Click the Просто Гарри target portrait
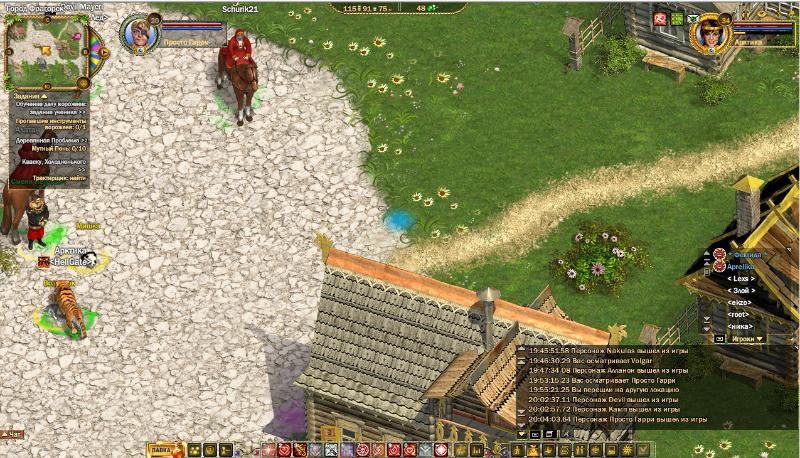The image size is (800, 458). [141, 31]
